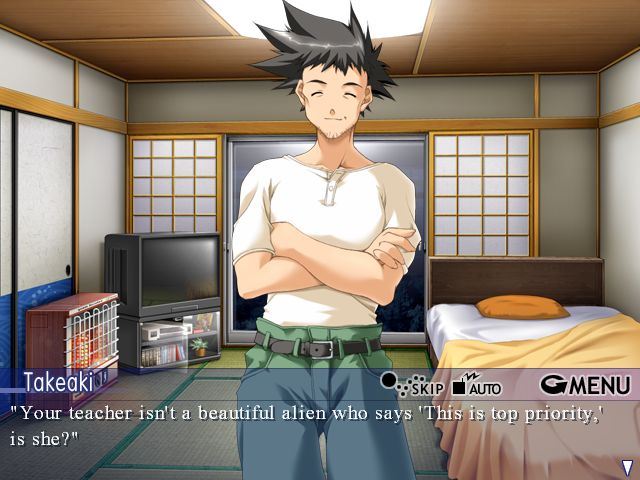Toggle AUTO reading mode

click(x=477, y=384)
